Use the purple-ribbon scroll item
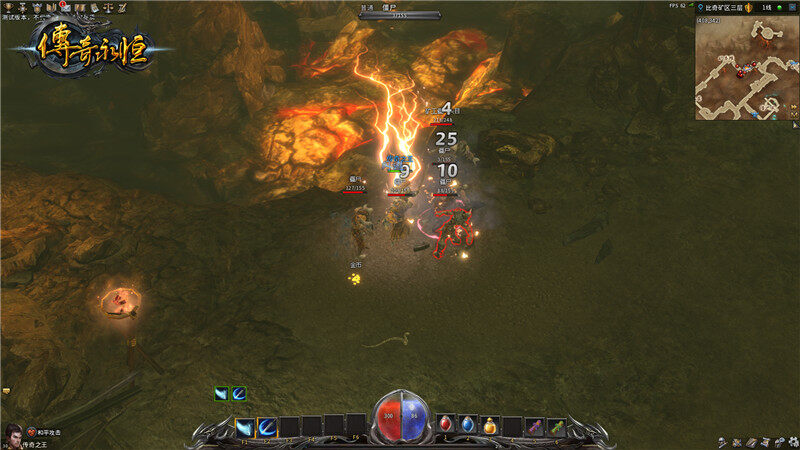Viewport: 800px width, 450px height. [535, 426]
